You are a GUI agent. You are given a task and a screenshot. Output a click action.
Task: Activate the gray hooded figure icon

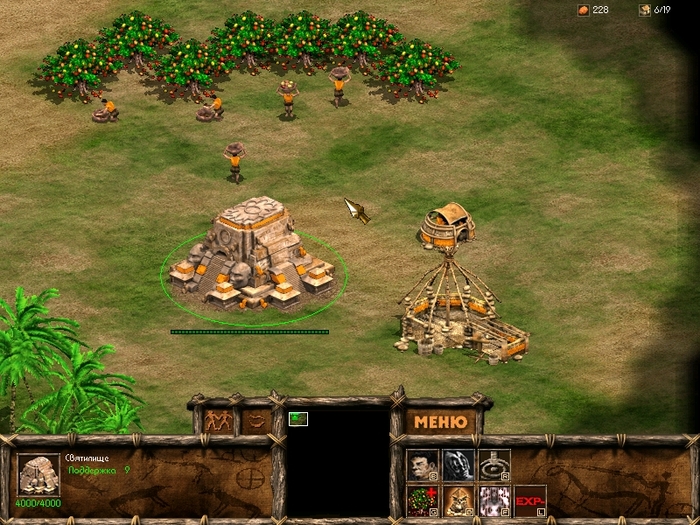click(x=458, y=464)
